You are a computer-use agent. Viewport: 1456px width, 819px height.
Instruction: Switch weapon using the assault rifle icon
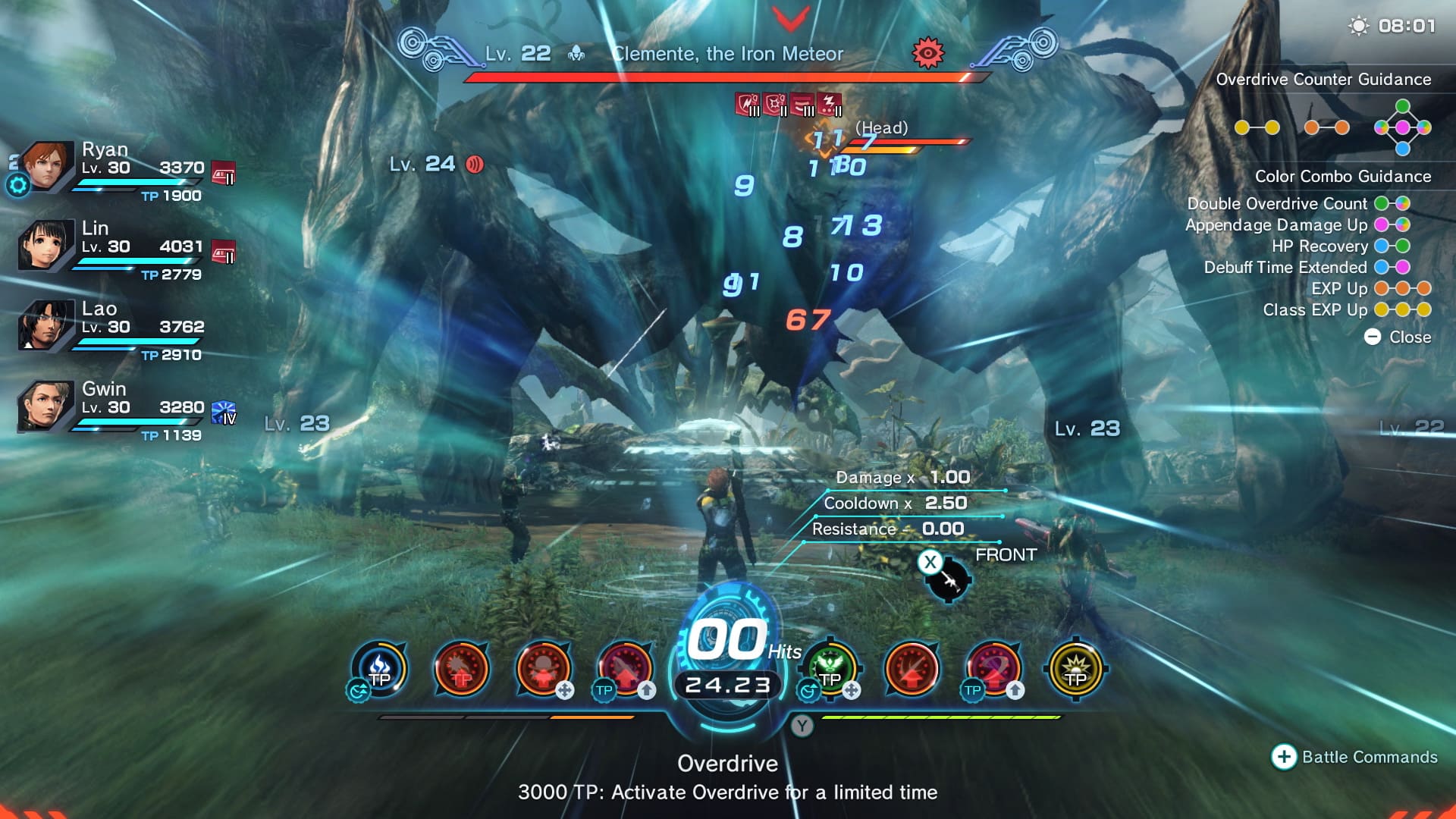click(x=948, y=580)
